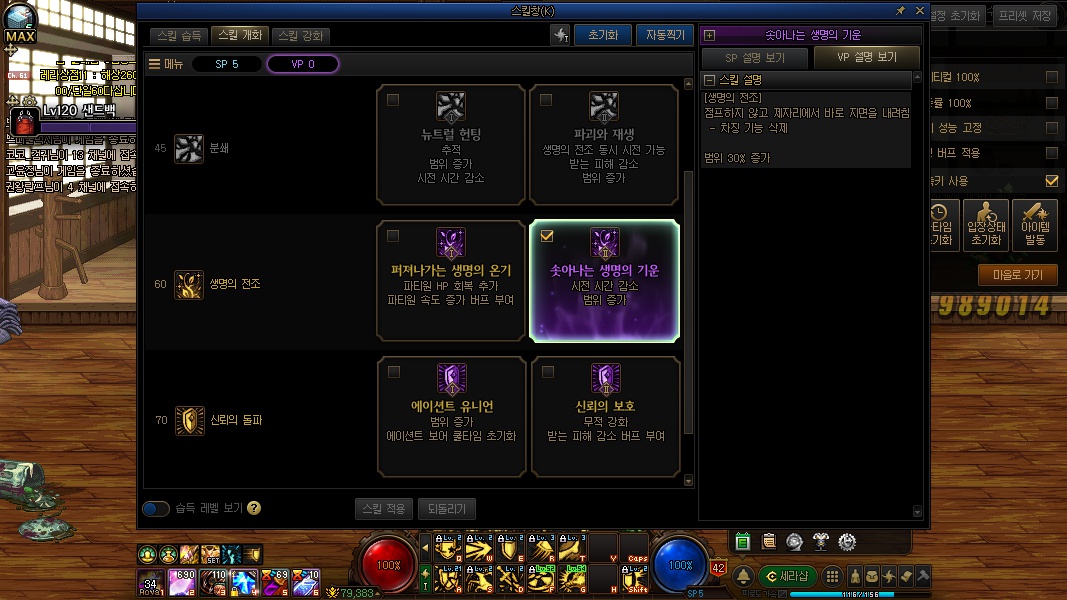
Task: Select the 뉴트럴 헌팅 skill card
Action: [451, 144]
